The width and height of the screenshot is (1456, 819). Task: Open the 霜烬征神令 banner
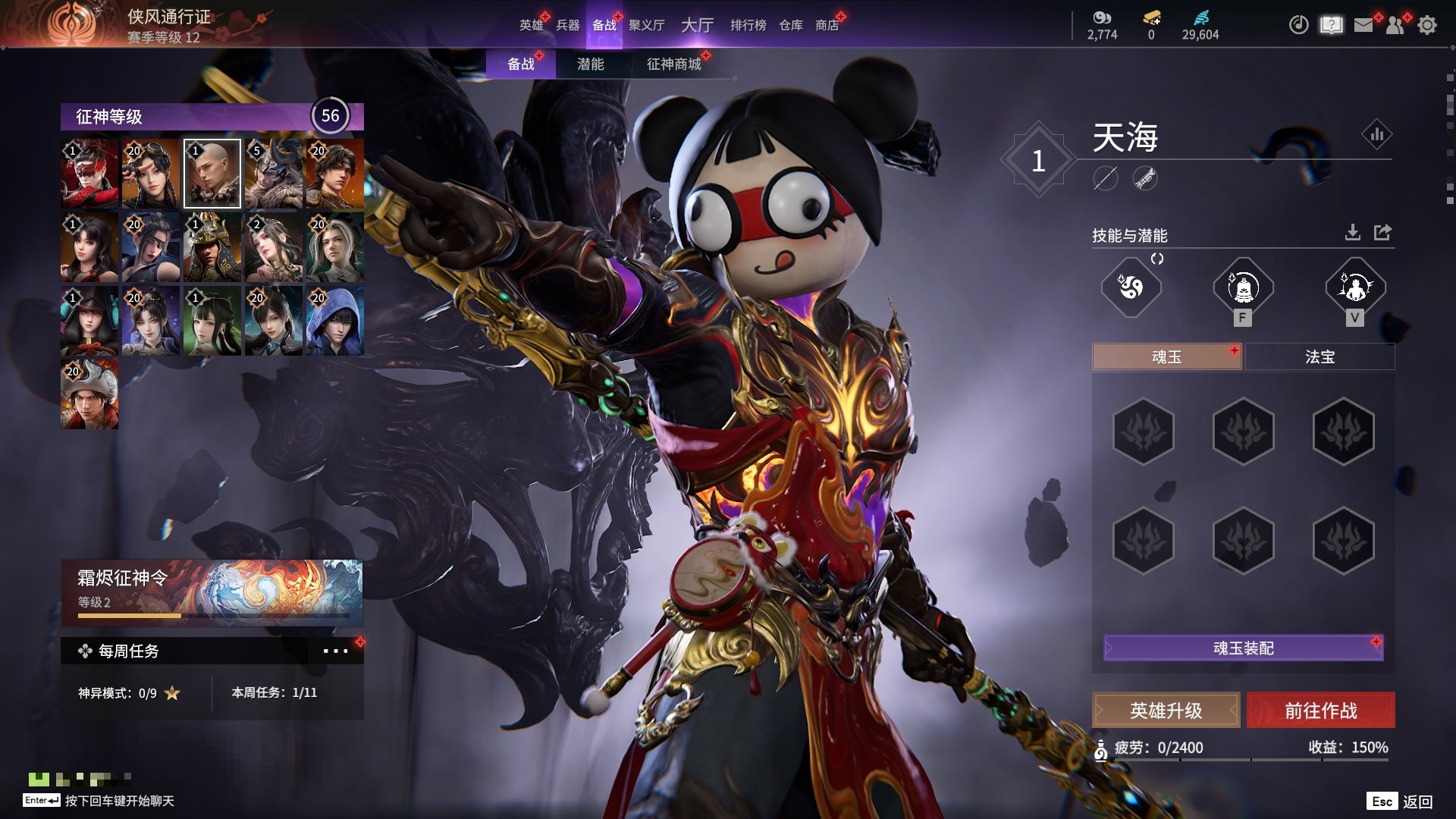click(212, 592)
